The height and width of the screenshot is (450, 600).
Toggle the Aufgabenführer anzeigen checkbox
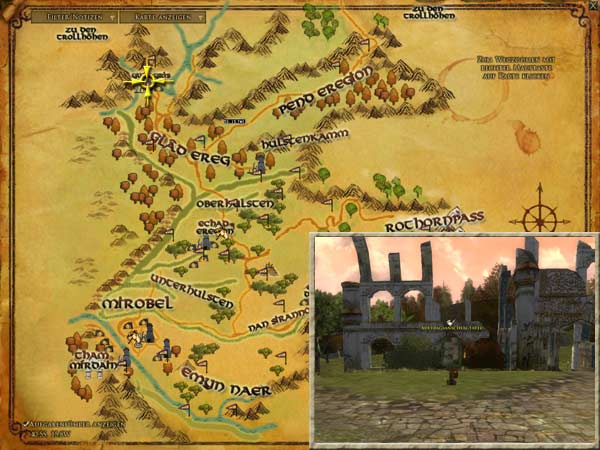[x=27, y=425]
